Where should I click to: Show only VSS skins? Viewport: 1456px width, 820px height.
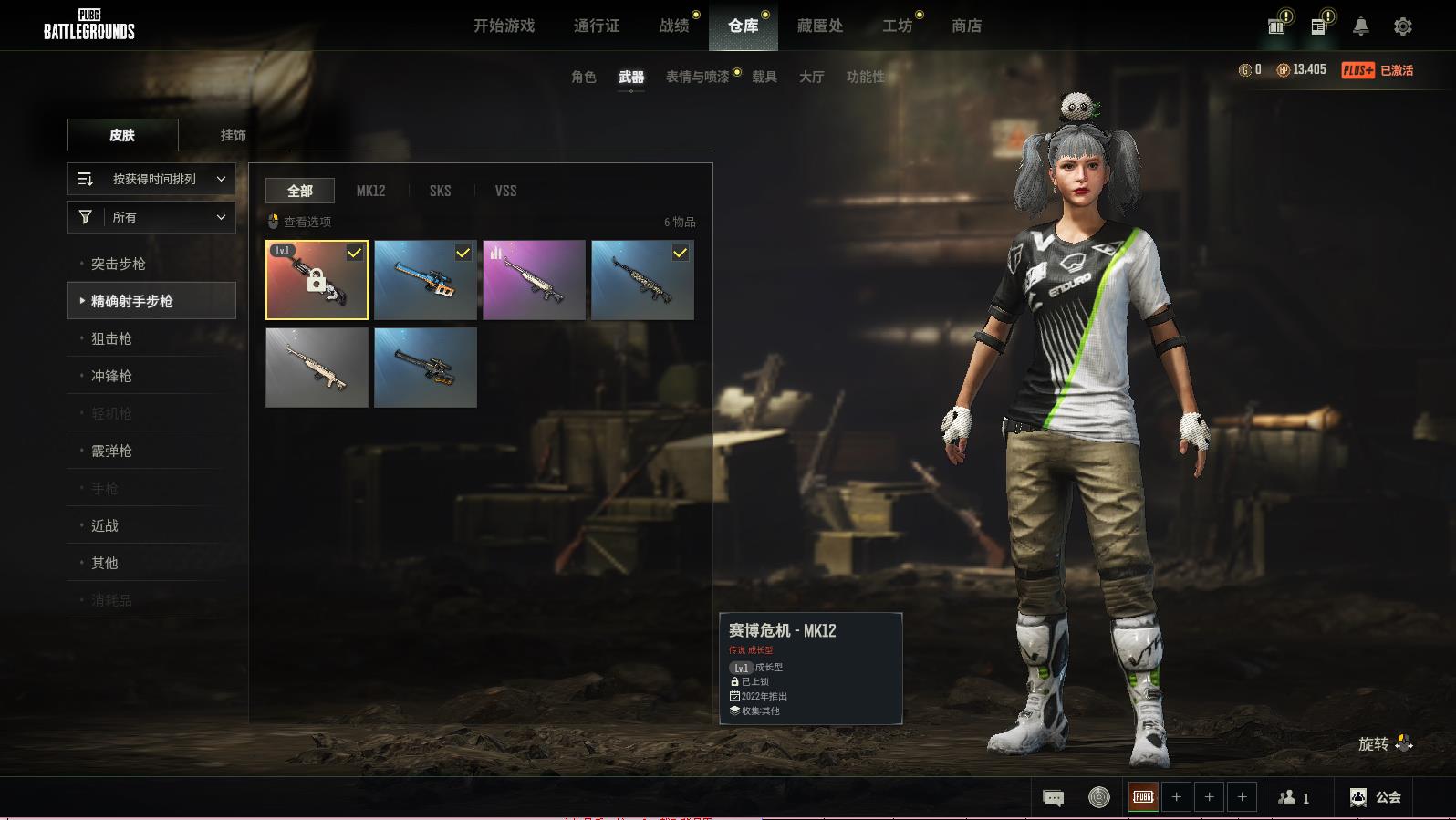[505, 191]
